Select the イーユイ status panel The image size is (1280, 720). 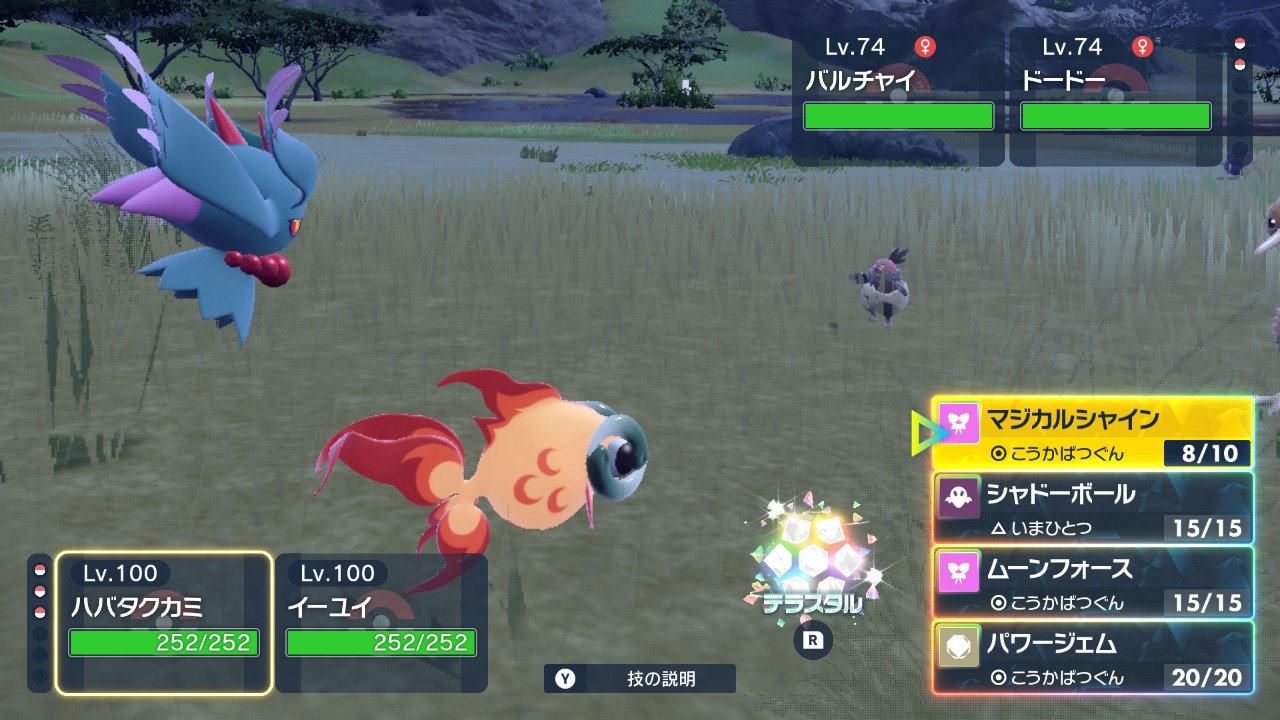pos(381,622)
